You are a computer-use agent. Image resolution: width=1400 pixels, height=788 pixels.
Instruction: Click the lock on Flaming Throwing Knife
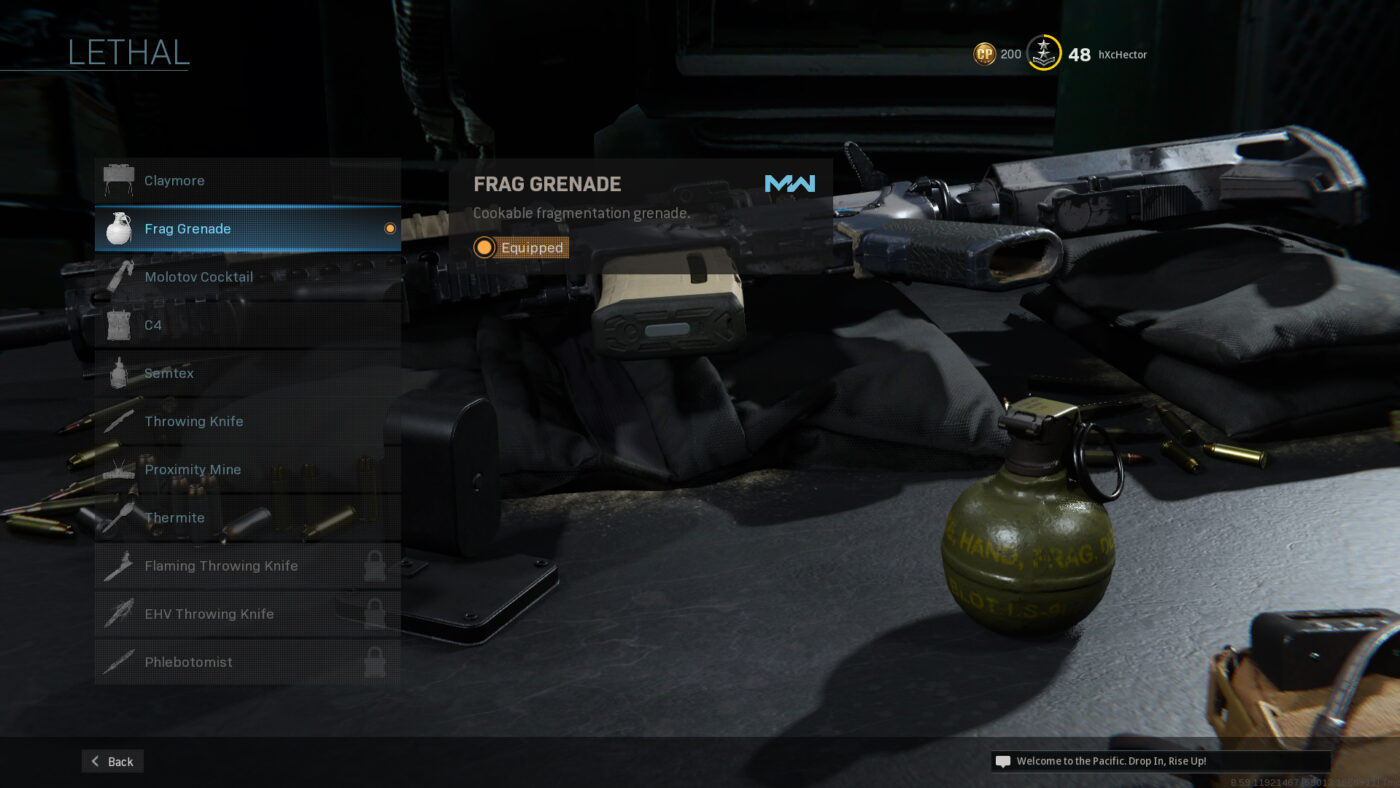pos(376,565)
